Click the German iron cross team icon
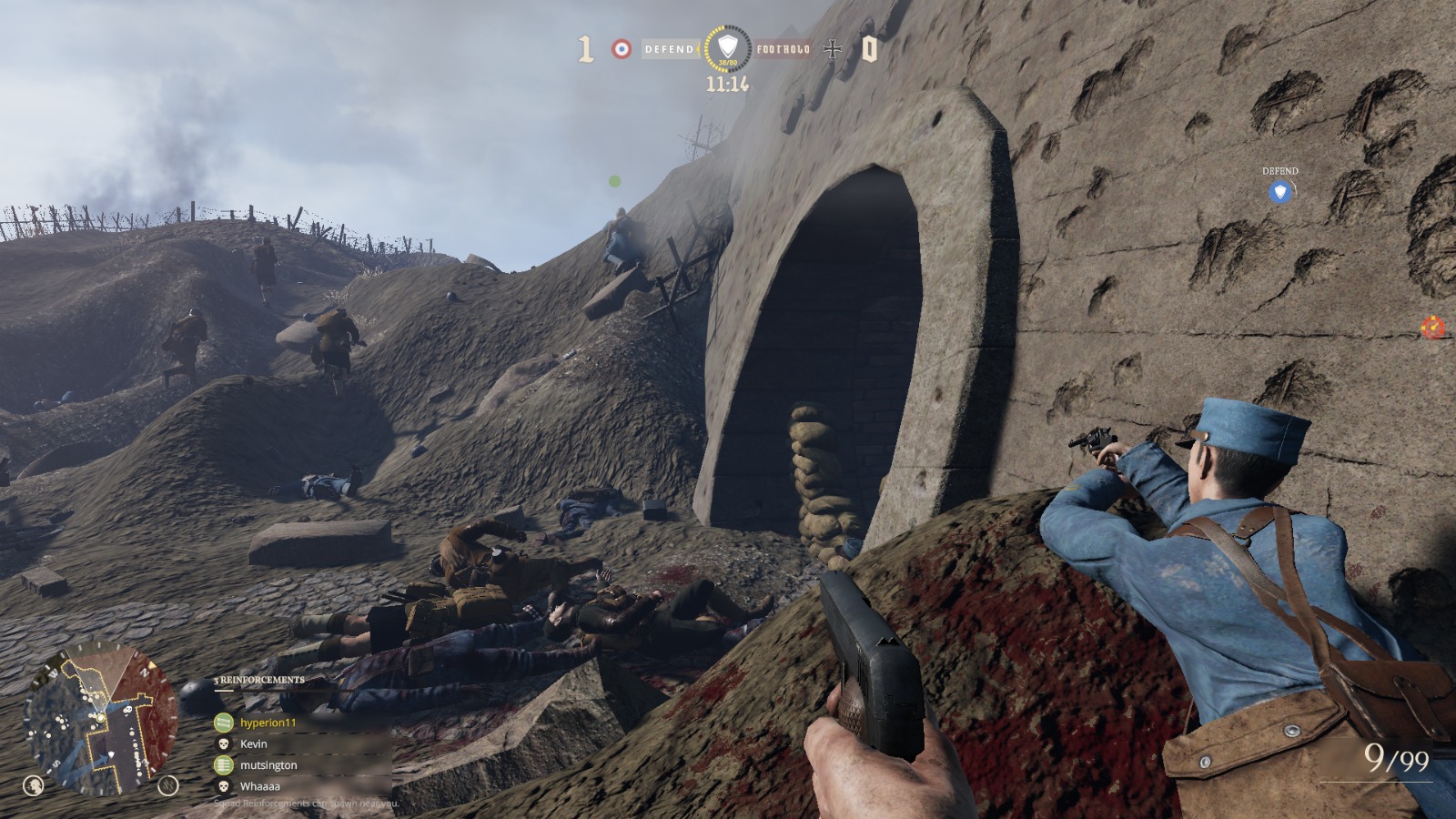 click(833, 48)
